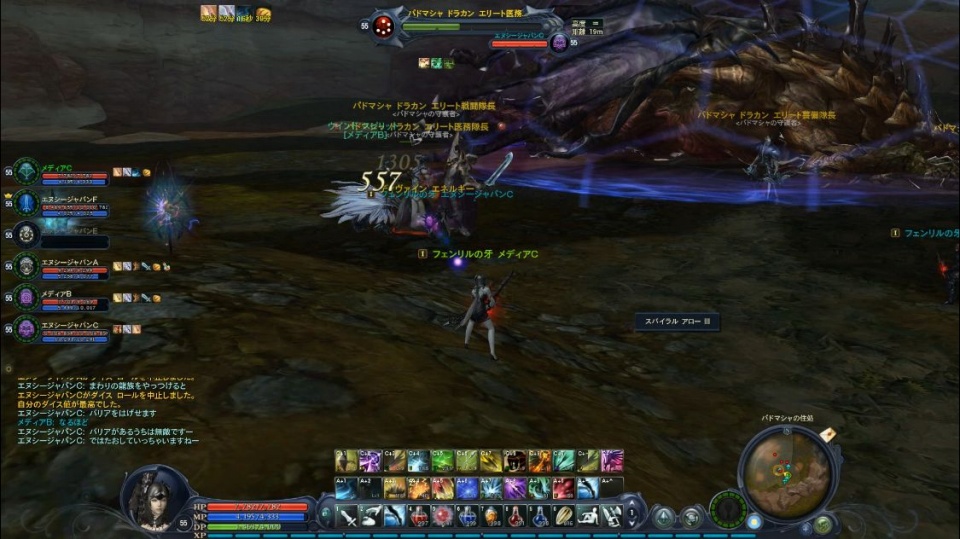Use the yellow scroll item in slot 7

pyautogui.click(x=491, y=517)
